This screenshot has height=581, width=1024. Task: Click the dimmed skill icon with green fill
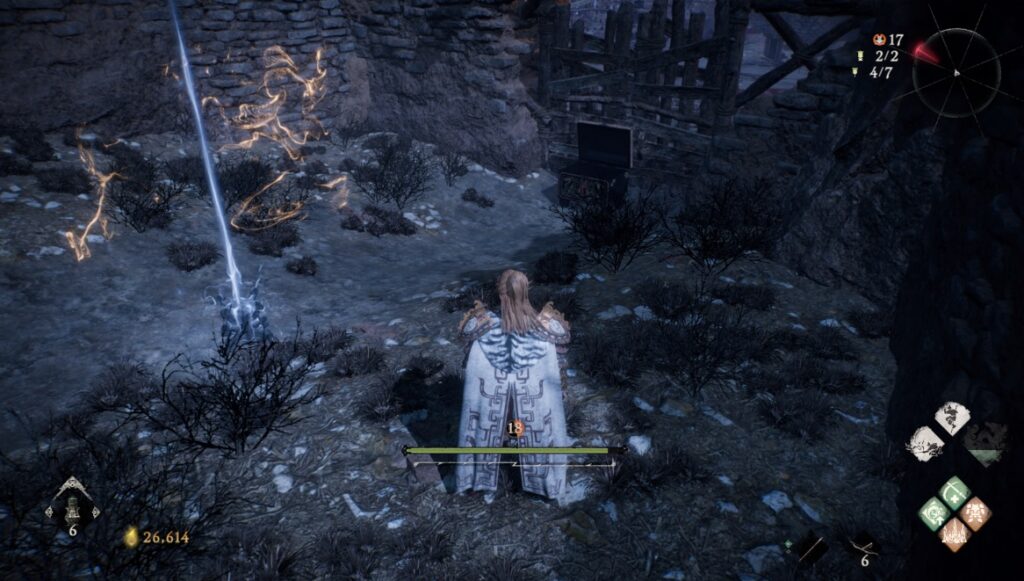(x=984, y=441)
